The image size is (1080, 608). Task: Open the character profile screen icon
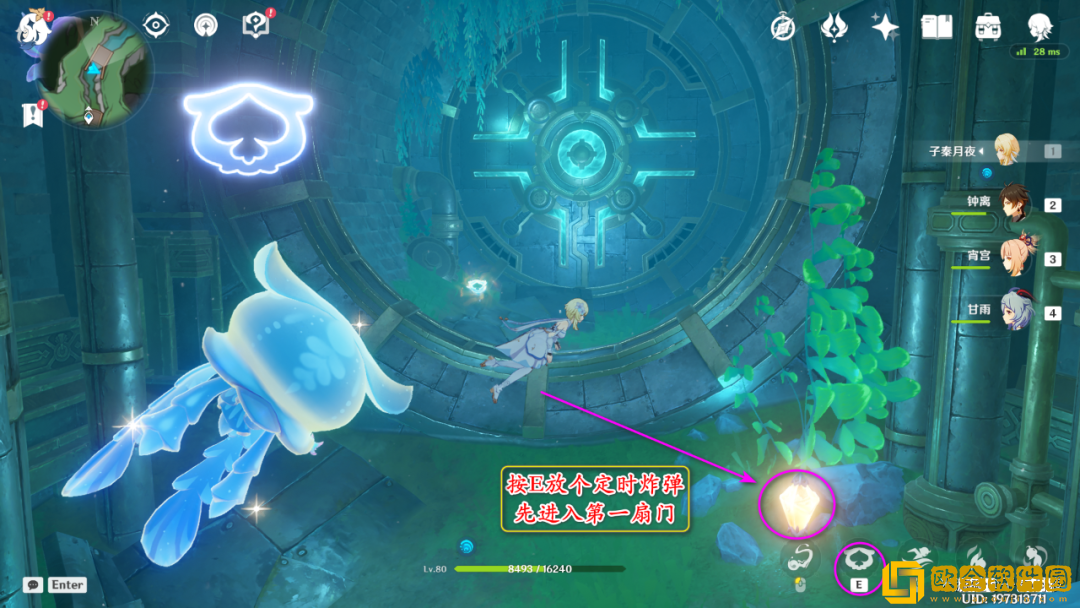(x=1041, y=26)
